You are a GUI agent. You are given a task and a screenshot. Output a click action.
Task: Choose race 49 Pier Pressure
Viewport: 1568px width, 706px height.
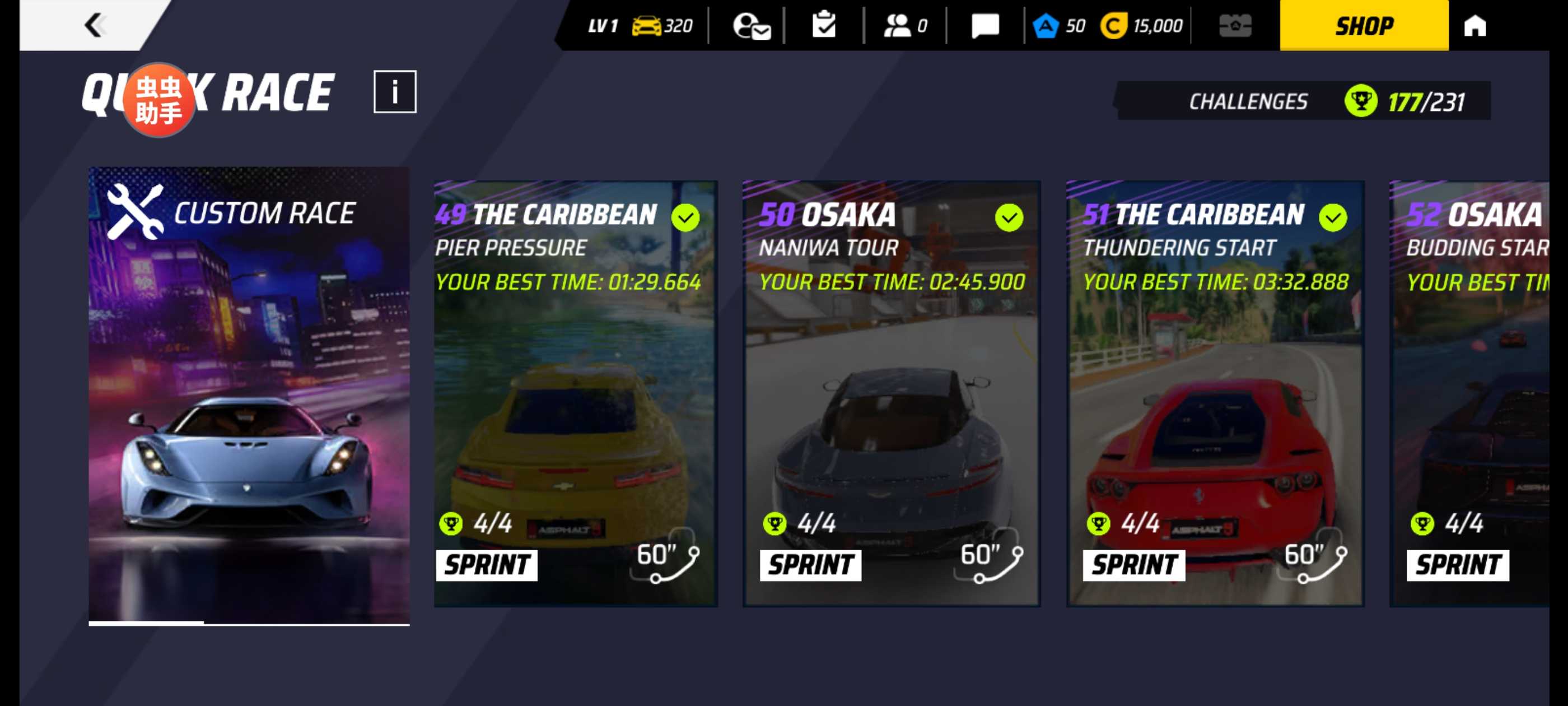pos(575,393)
